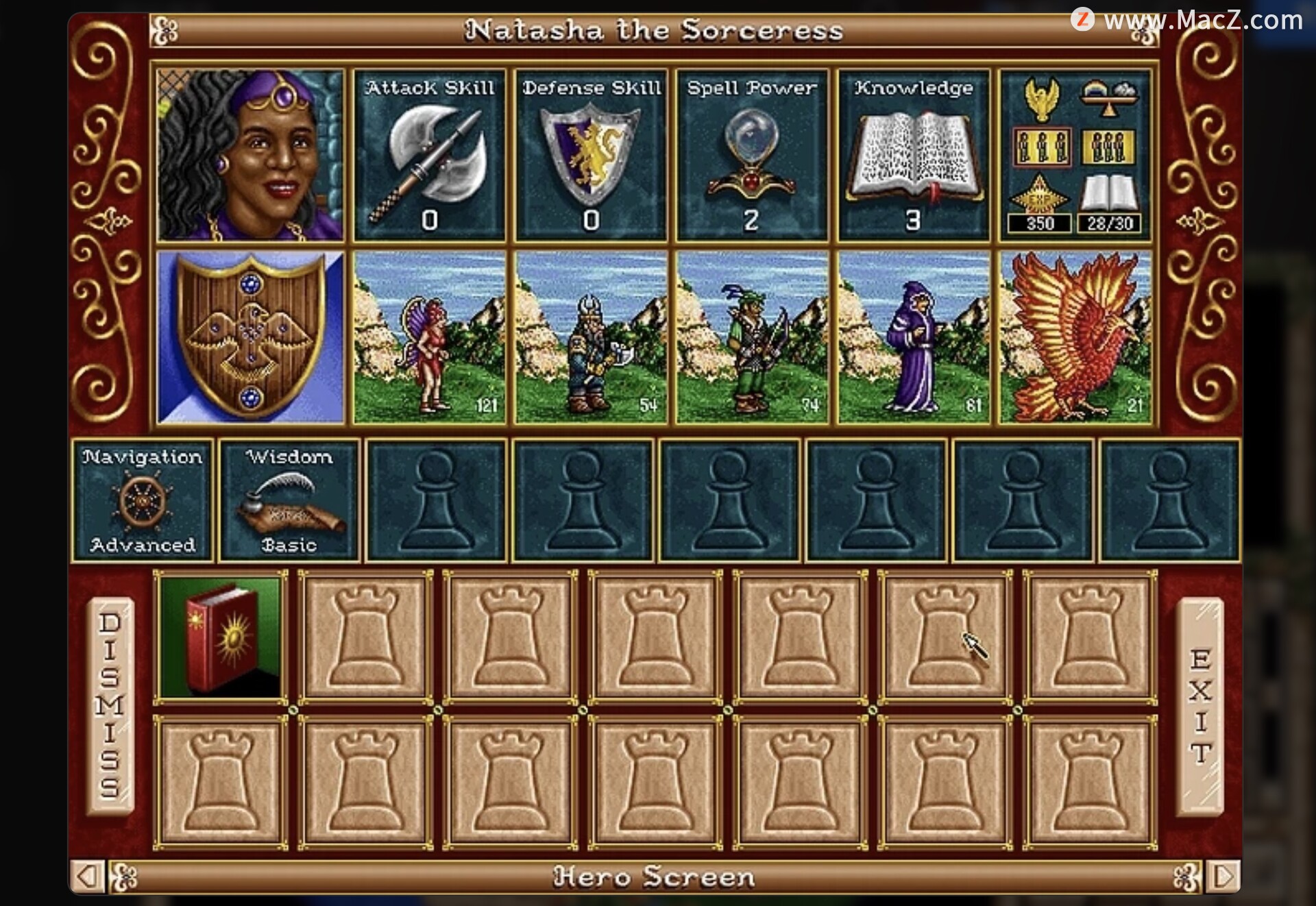Go to the next hero arrow
Screen dimensions: 1316x906
(x=1225, y=877)
